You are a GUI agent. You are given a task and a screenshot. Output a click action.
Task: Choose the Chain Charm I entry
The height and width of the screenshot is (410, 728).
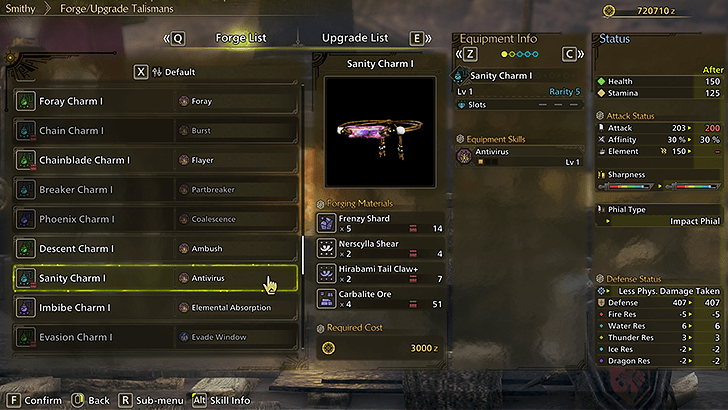pyautogui.click(x=155, y=130)
